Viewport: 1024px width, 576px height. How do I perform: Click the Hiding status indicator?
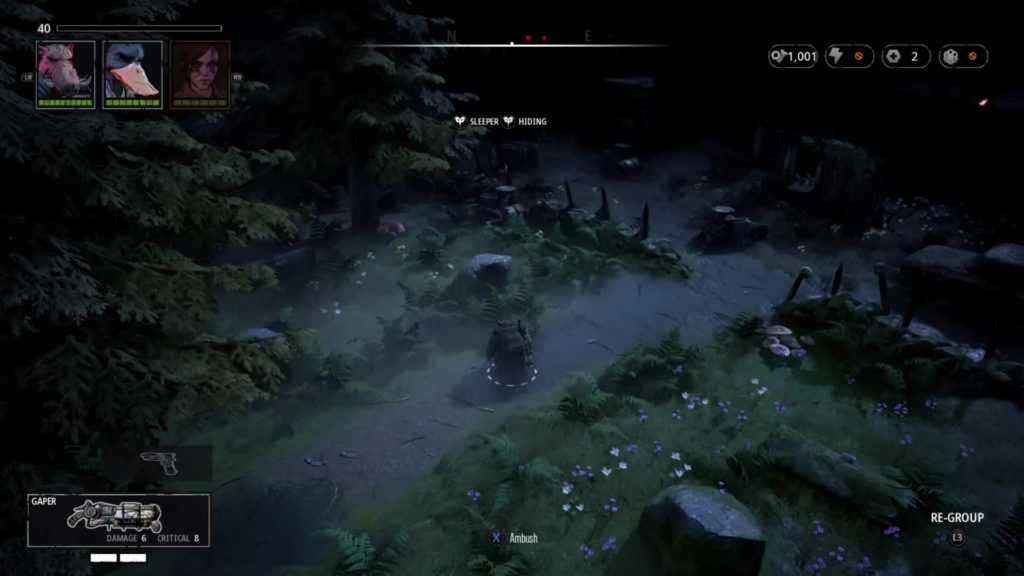(x=525, y=121)
